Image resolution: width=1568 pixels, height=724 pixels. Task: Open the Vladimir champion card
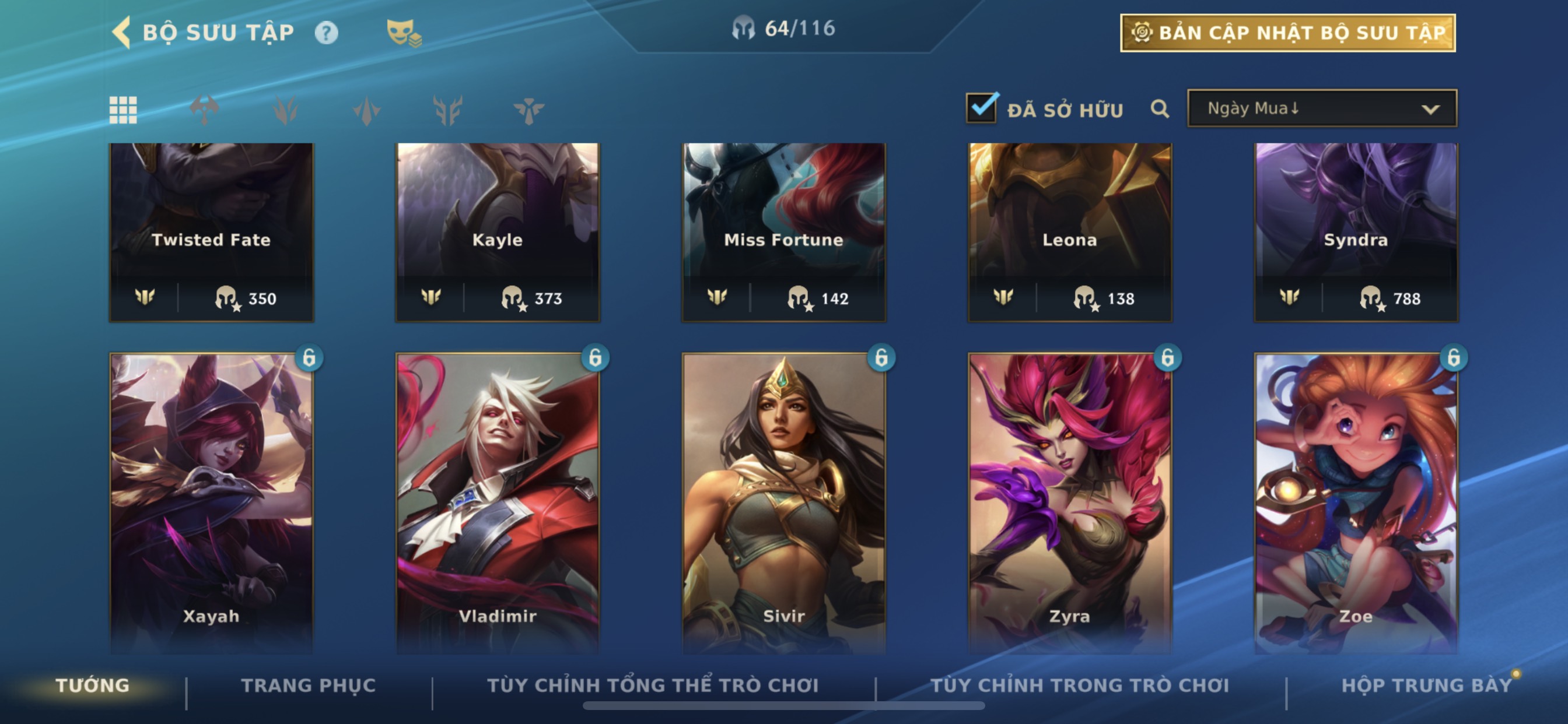point(498,502)
